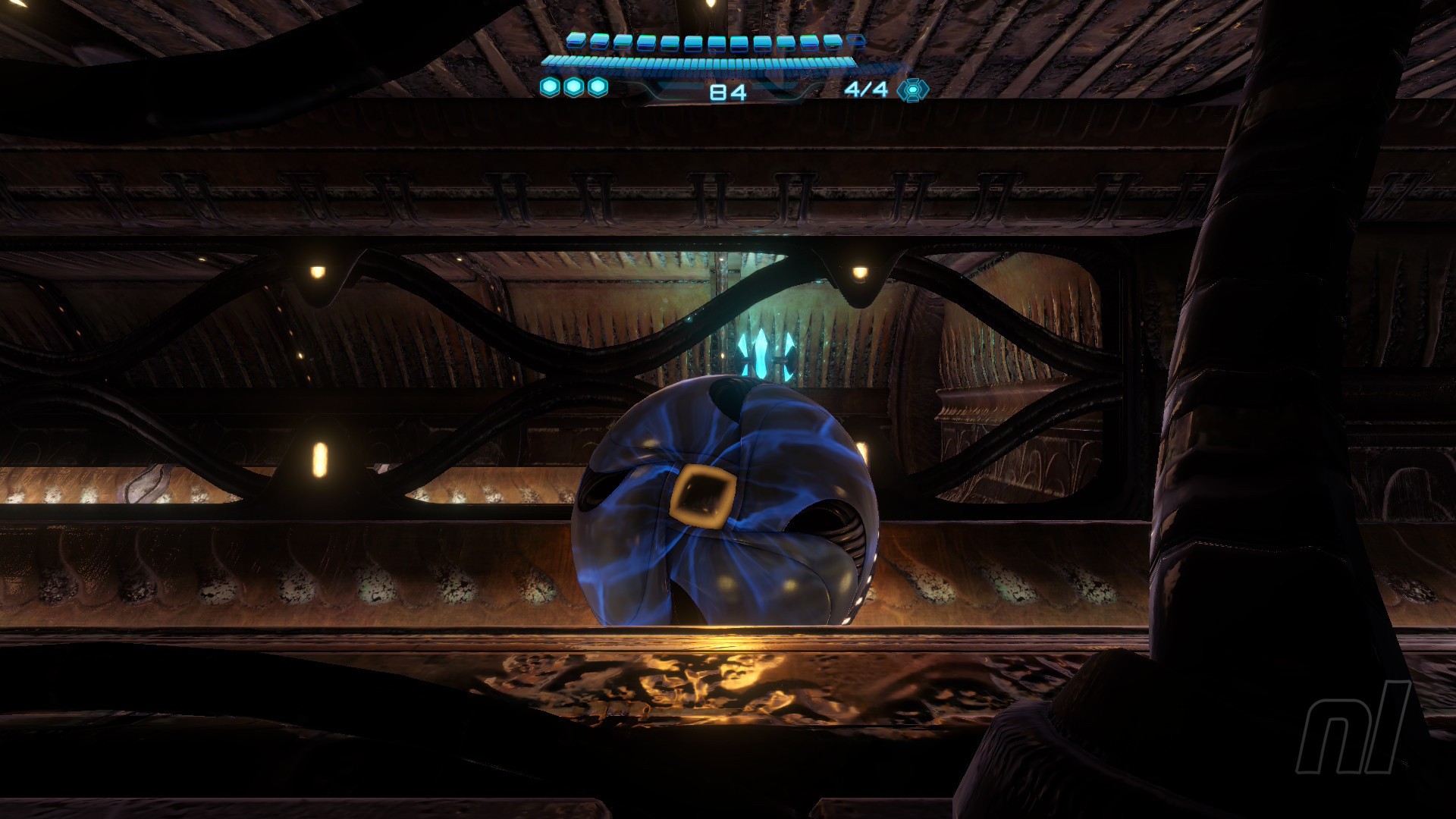Click the hexagonal icon beside the 4/4 counter

pos(912,89)
